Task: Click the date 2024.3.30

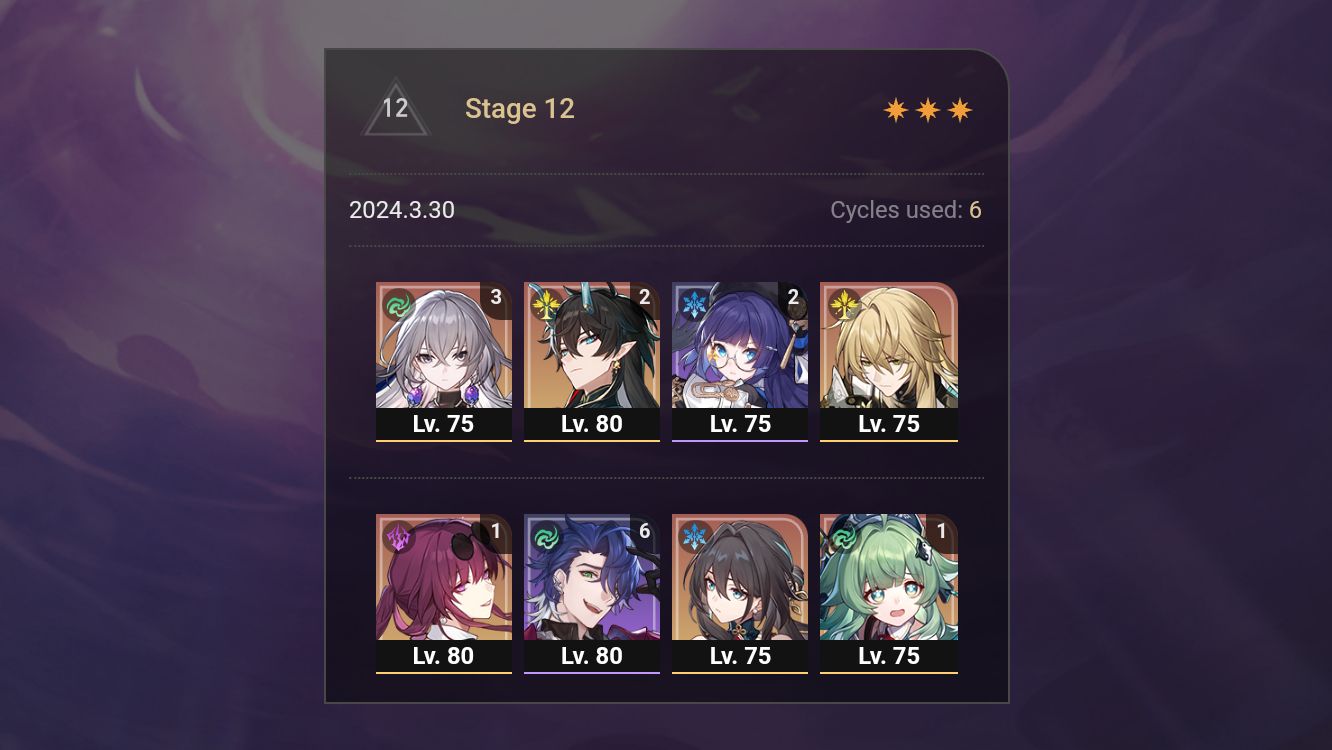Action: tap(401, 210)
